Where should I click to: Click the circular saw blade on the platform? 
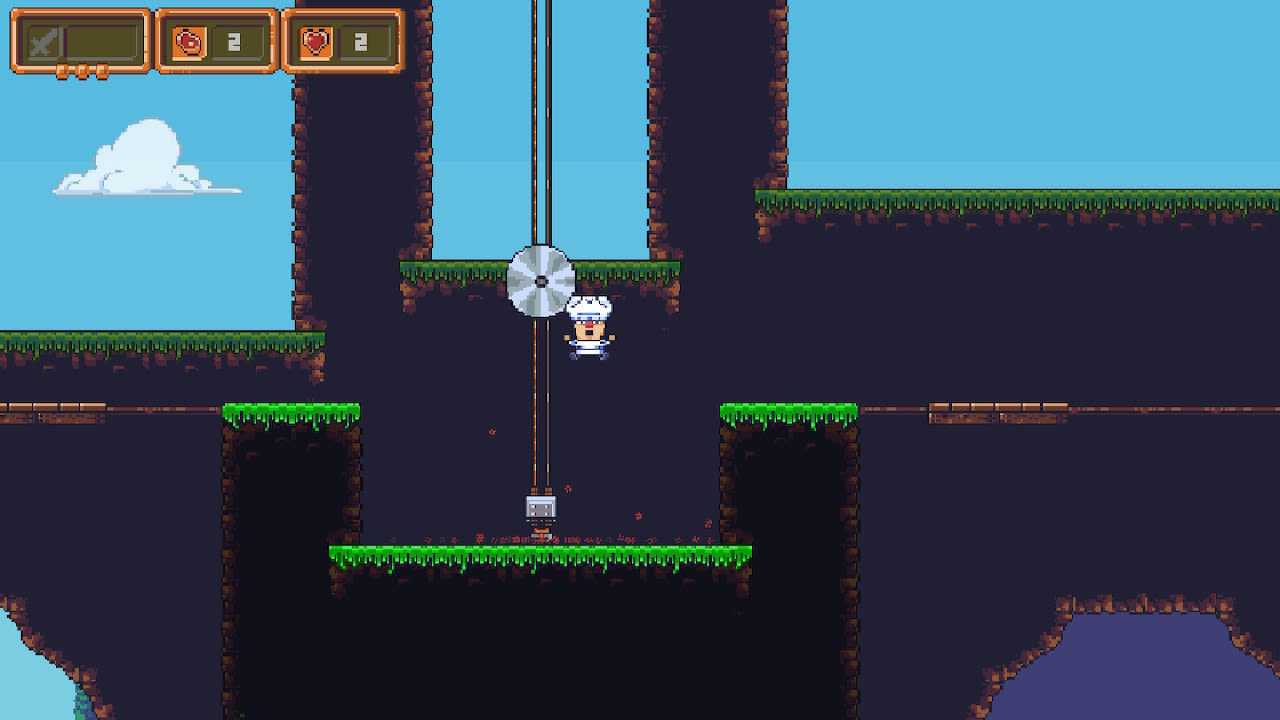(x=540, y=280)
